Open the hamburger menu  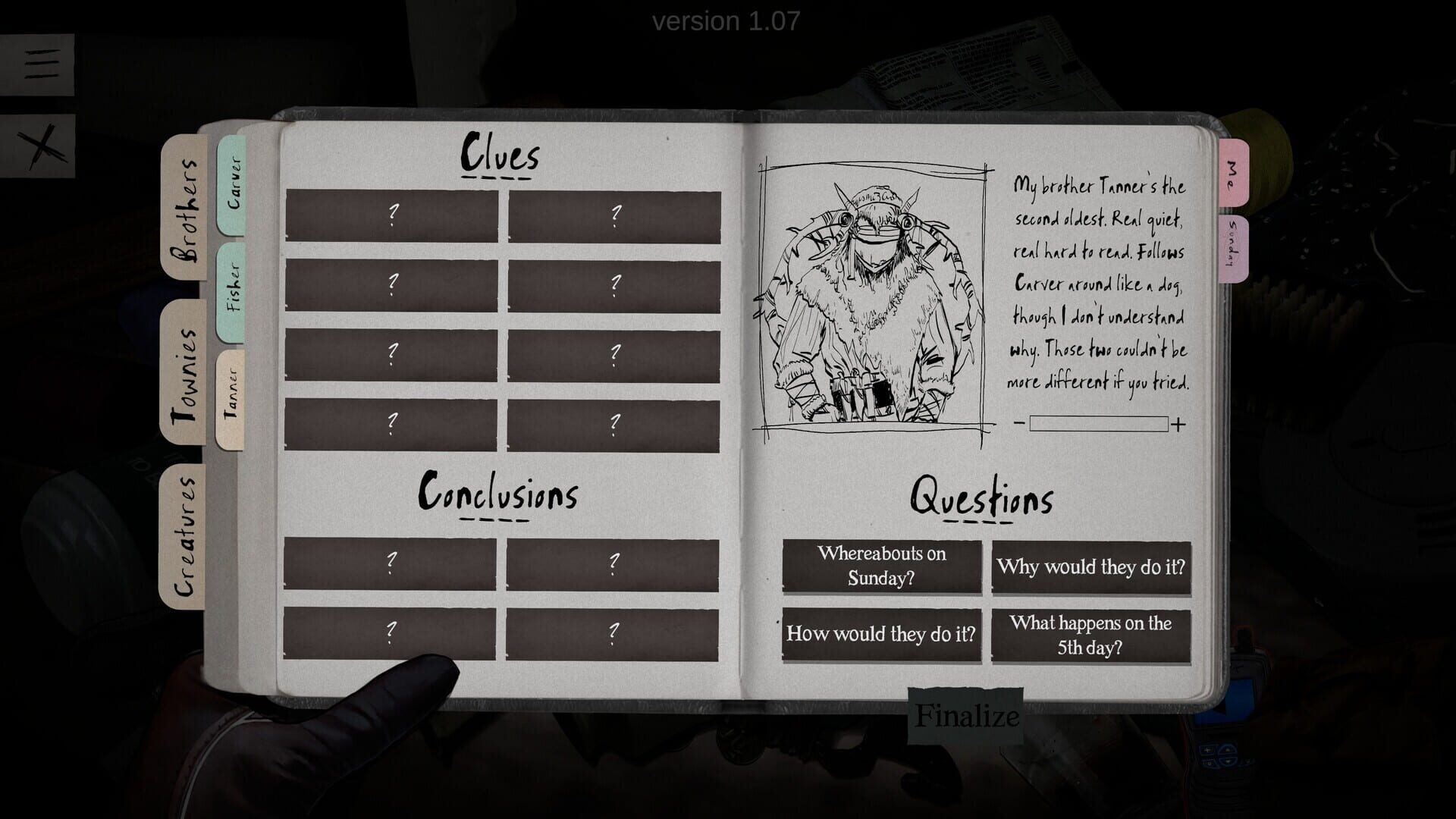42,64
